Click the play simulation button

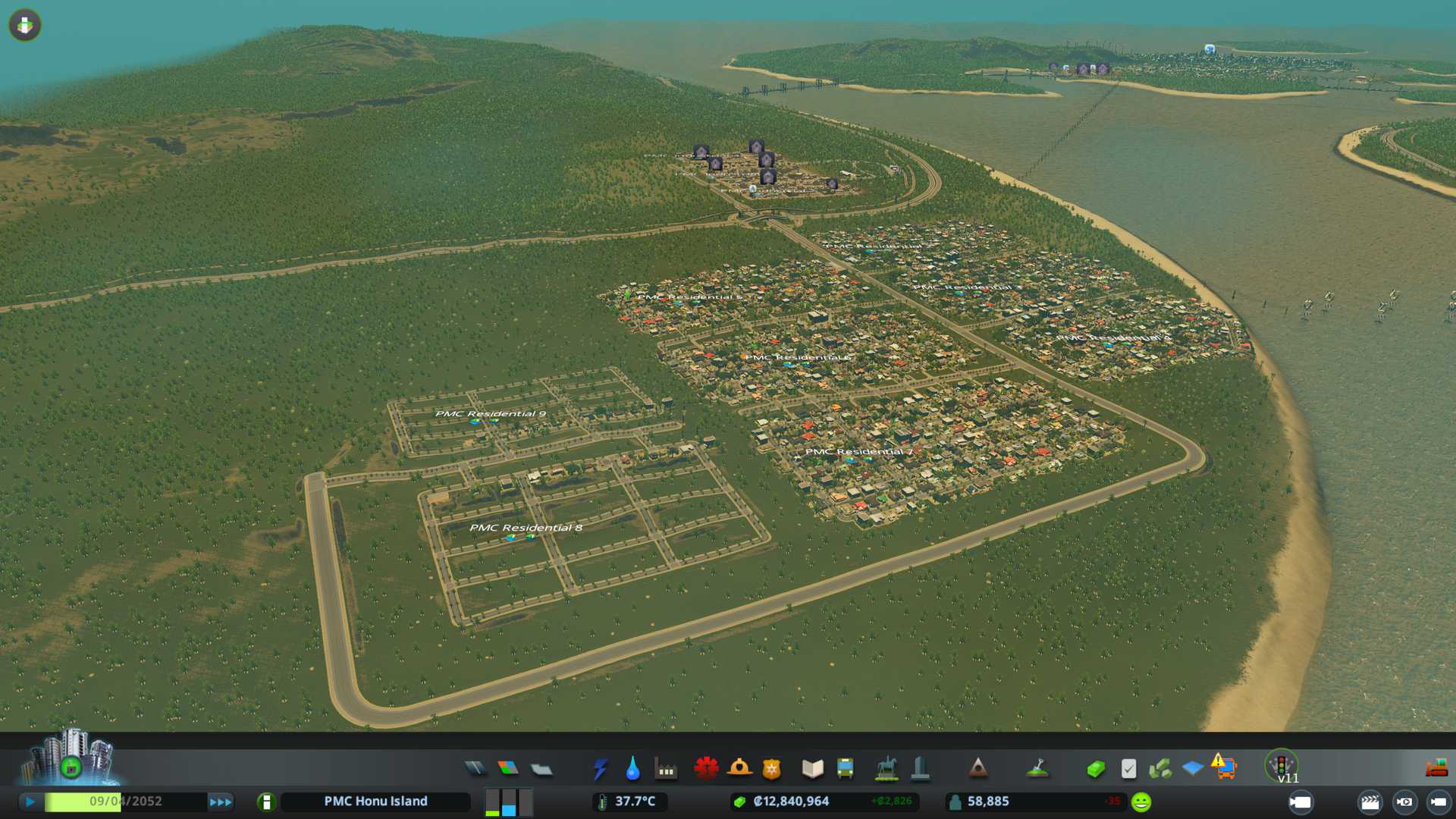tap(30, 802)
